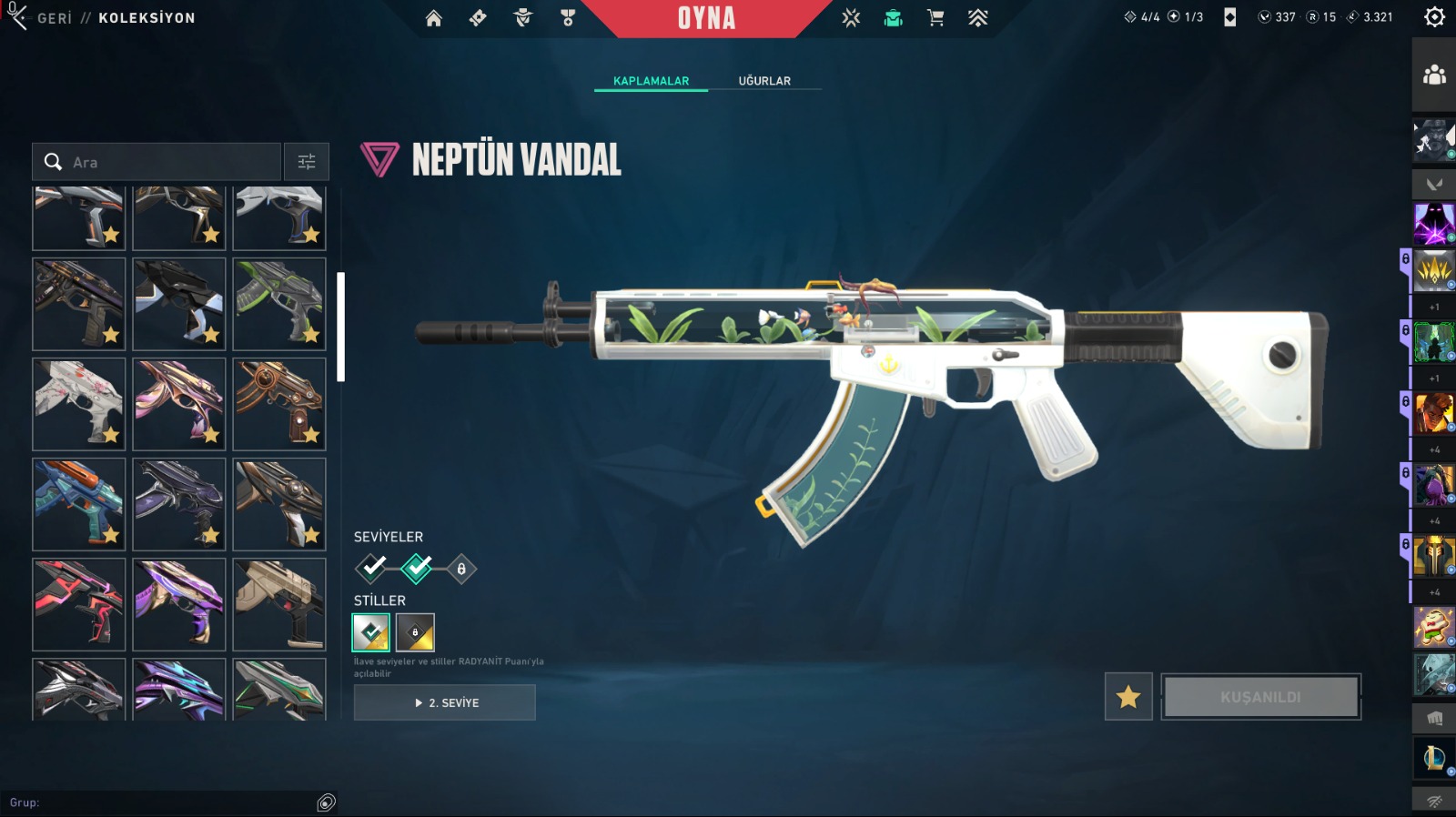Pick the white cherry-blossom pistol skin
This screenshot has height=817, width=1456.
79,404
